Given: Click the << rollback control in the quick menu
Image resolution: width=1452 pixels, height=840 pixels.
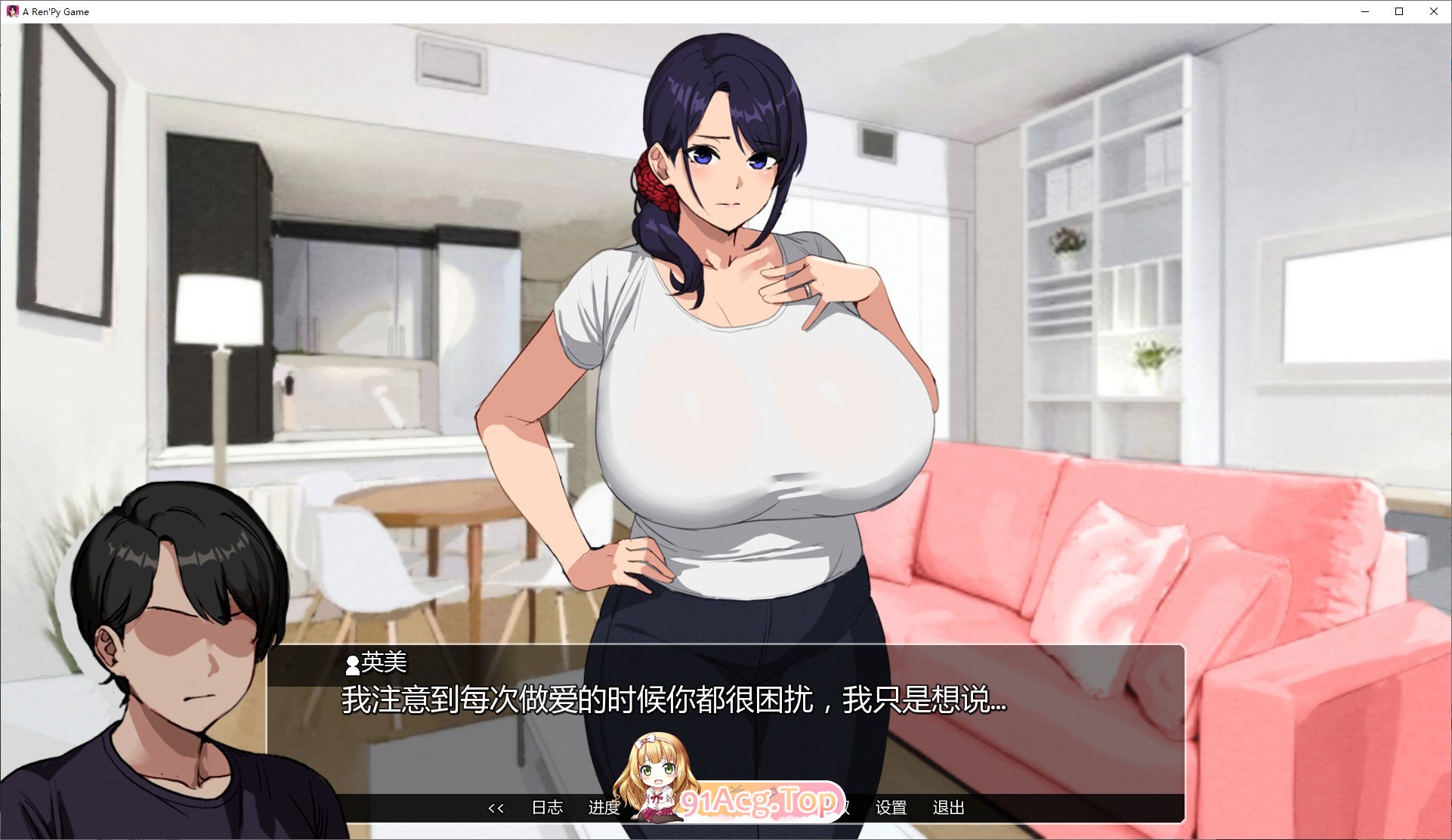Looking at the screenshot, I should [x=497, y=808].
